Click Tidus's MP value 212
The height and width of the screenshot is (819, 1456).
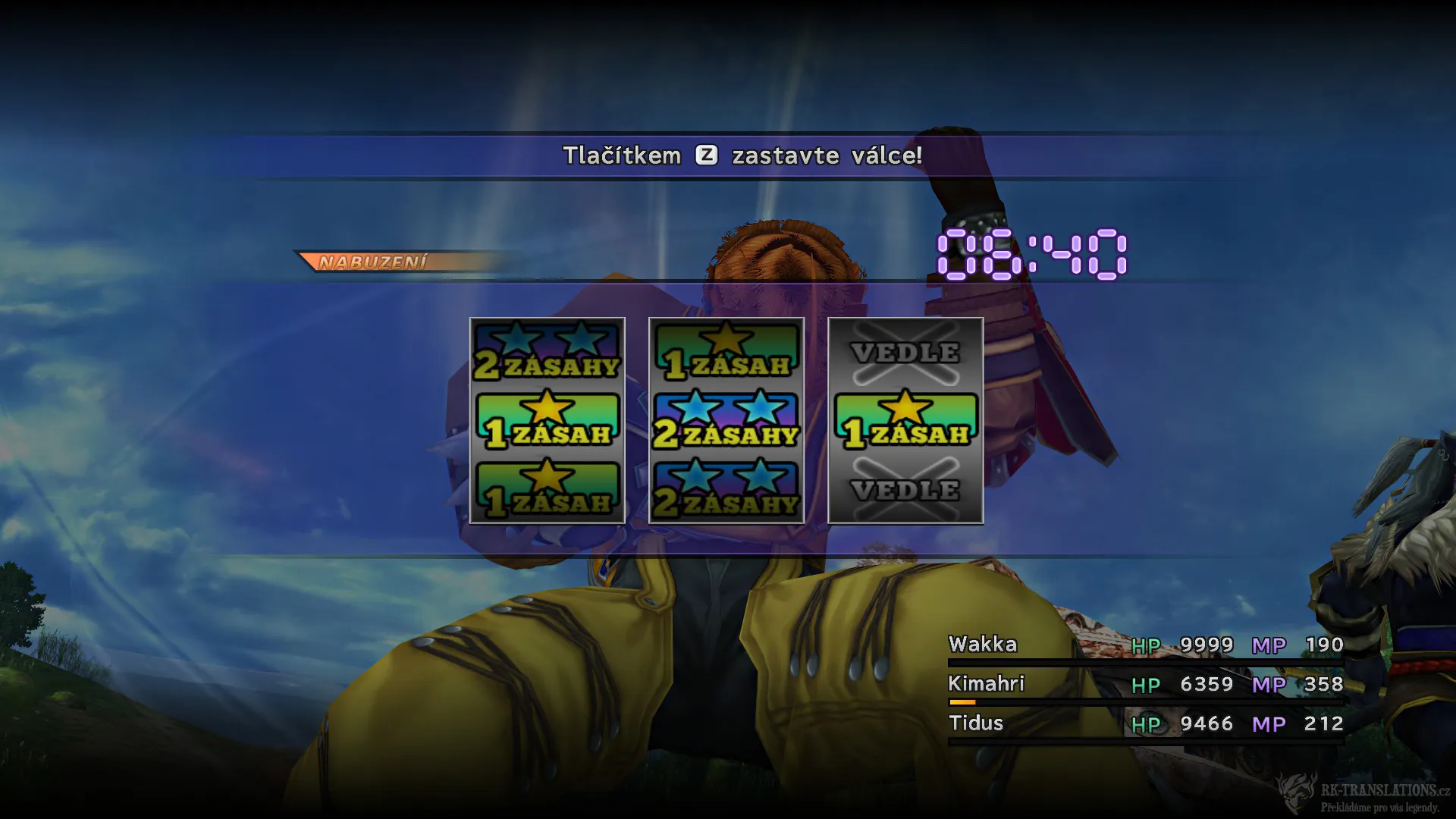pos(1326,723)
